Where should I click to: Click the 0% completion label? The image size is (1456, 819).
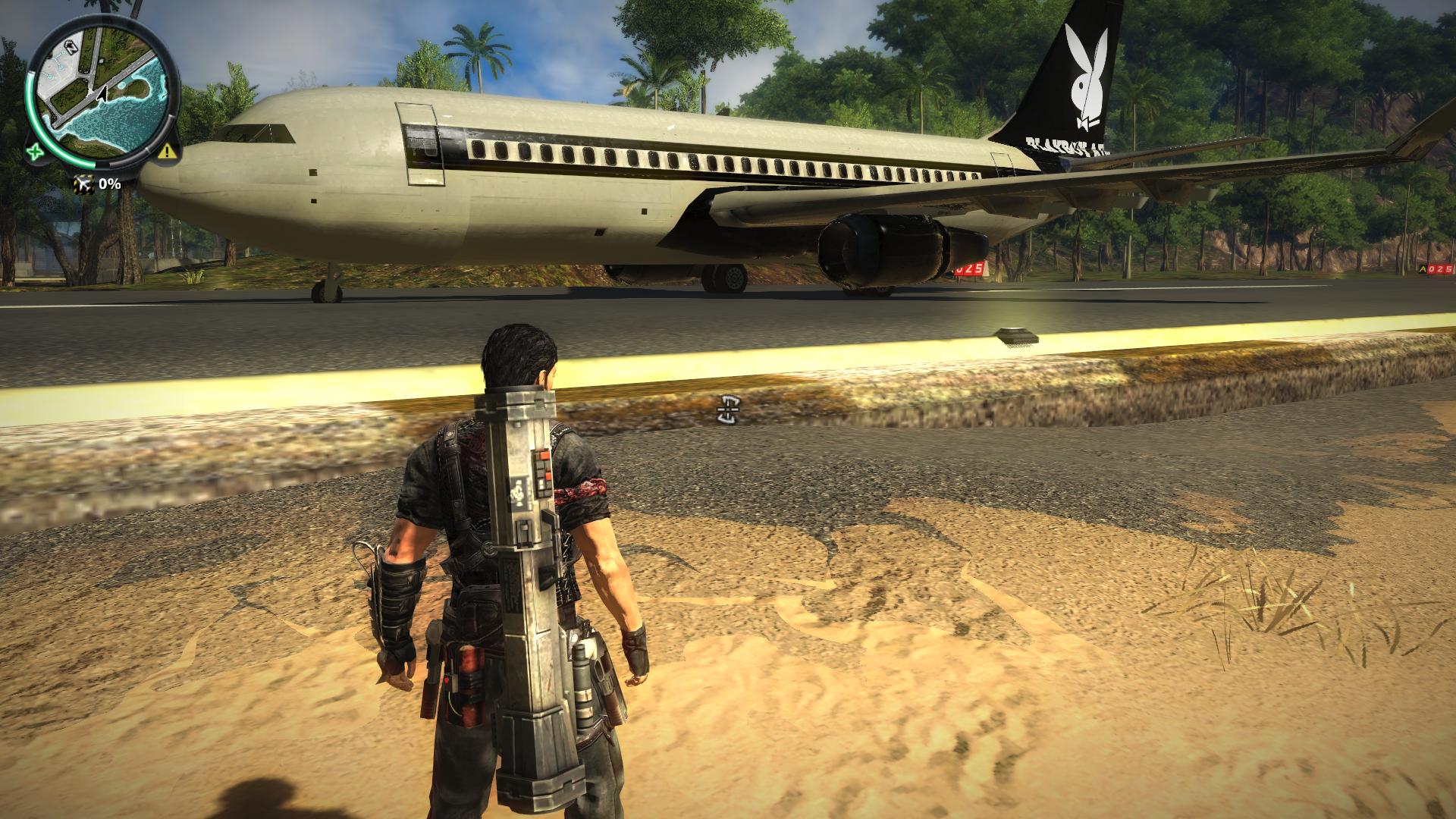pos(111,183)
